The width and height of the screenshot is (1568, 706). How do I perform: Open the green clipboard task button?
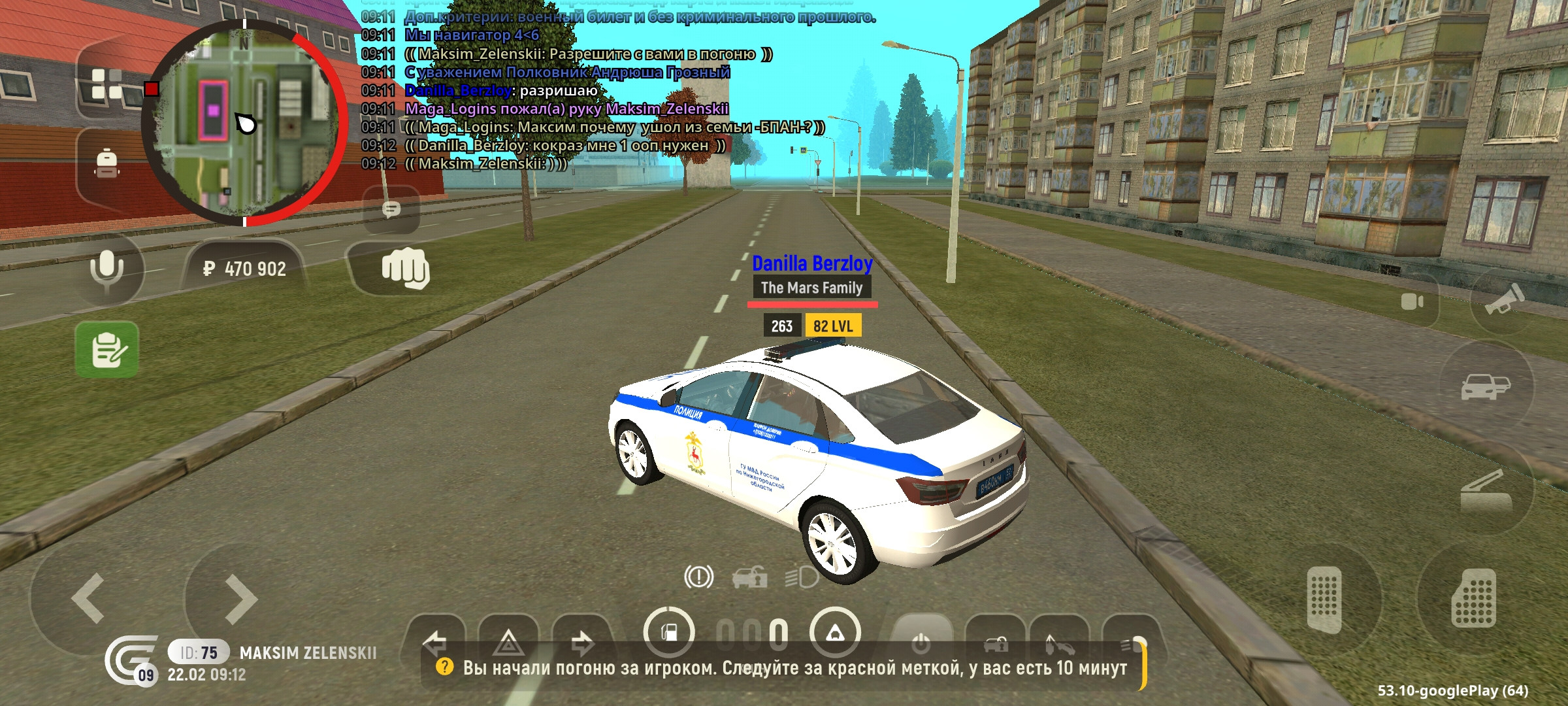[107, 349]
